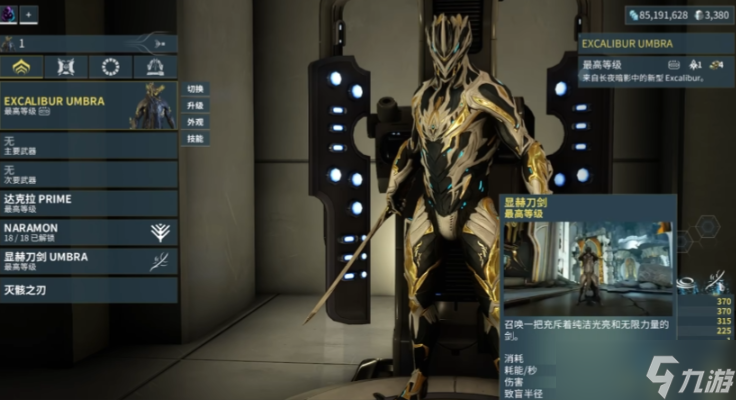Select the 显赫刀剑 Umbra weapon slot
The width and height of the screenshot is (736, 400).
click(x=88, y=261)
